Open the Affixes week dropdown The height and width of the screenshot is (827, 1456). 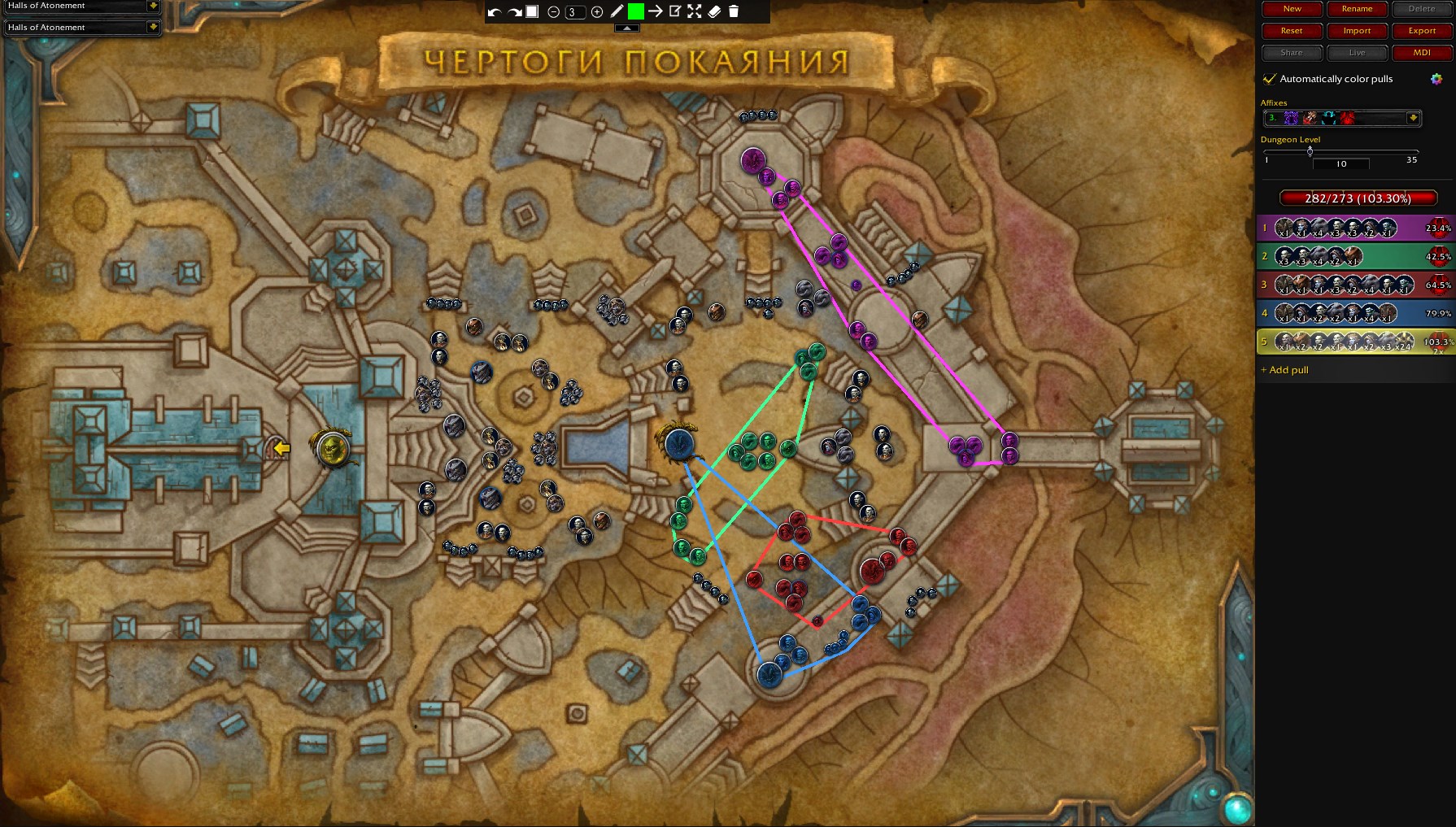[1413, 118]
